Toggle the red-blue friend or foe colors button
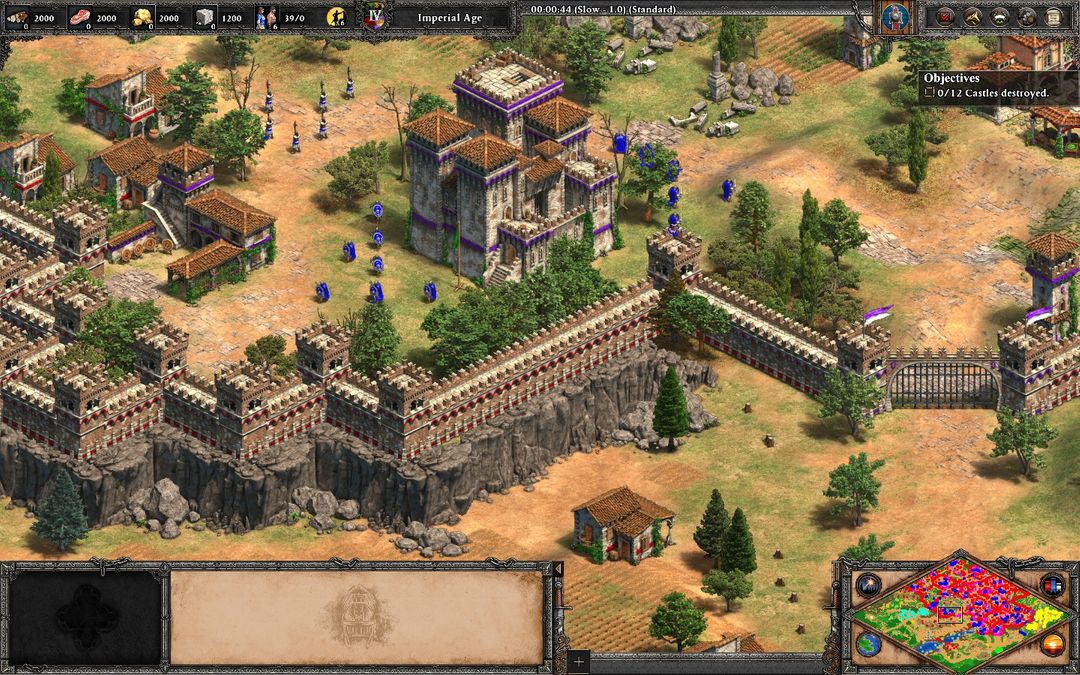The width and height of the screenshot is (1080, 675). pos(1052,585)
